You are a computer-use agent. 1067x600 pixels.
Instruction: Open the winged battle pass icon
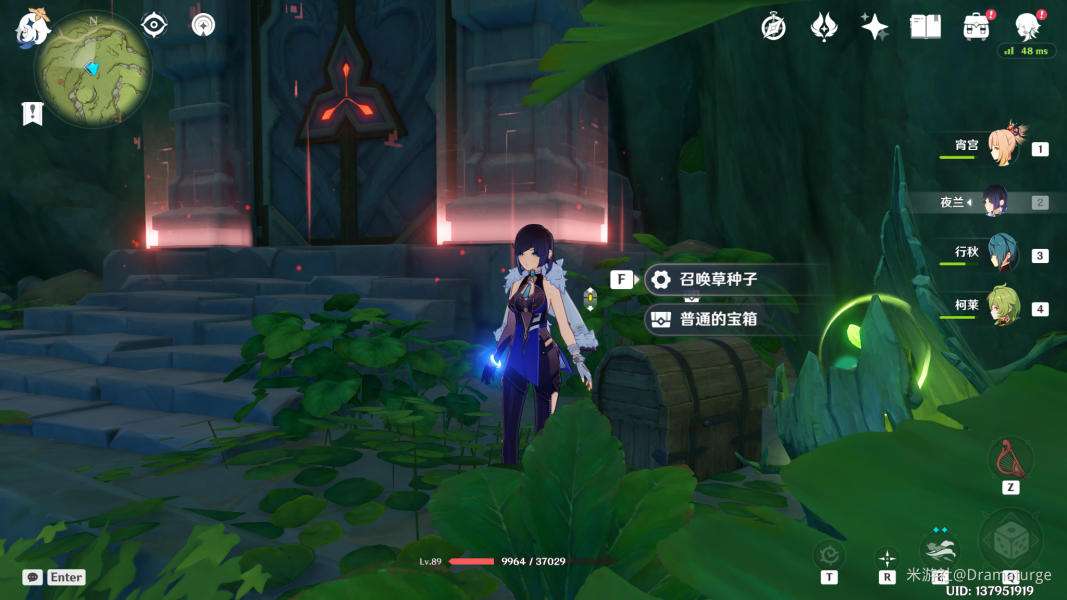(x=824, y=27)
